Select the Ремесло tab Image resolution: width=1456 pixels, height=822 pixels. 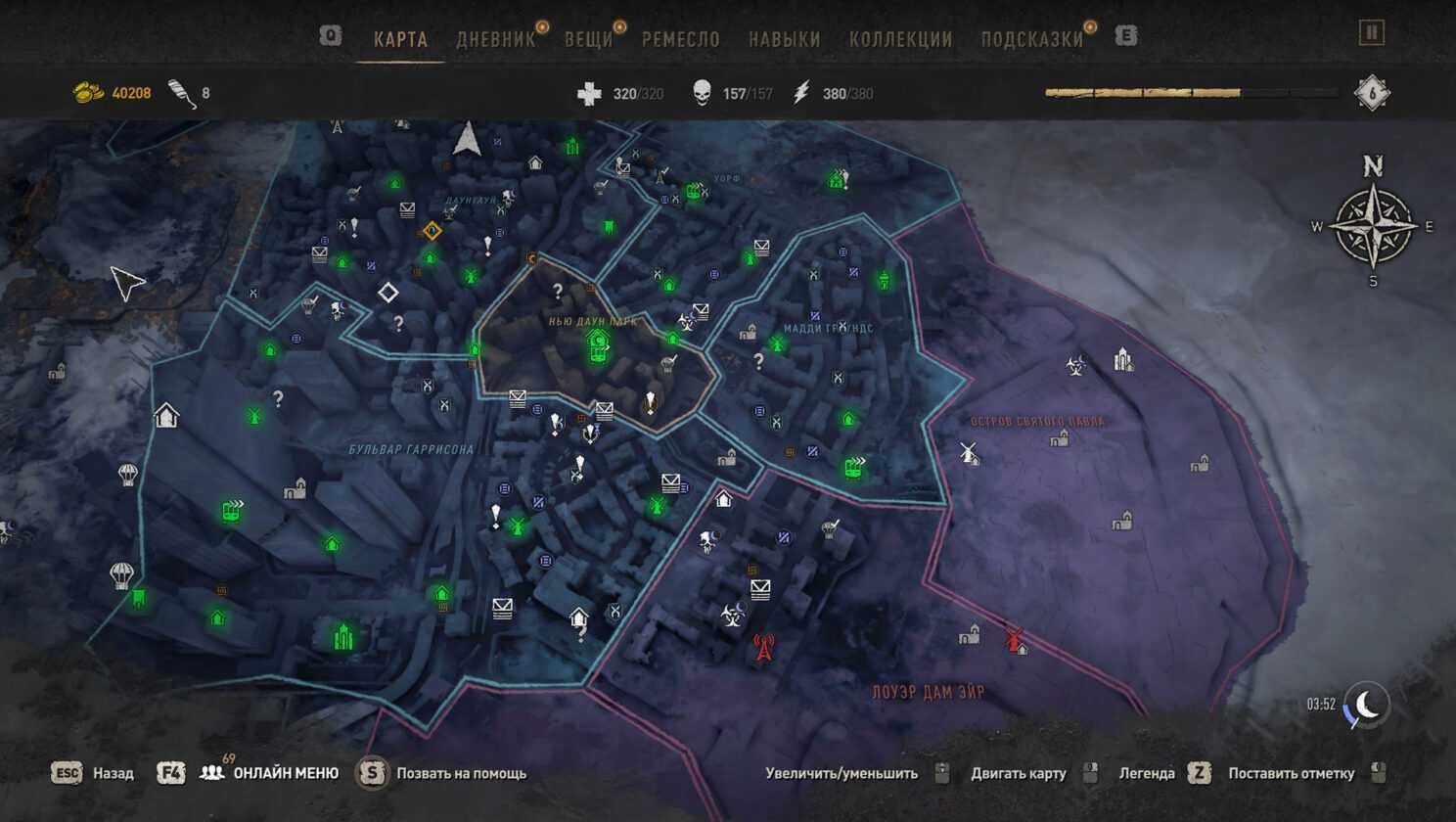pyautogui.click(x=680, y=39)
